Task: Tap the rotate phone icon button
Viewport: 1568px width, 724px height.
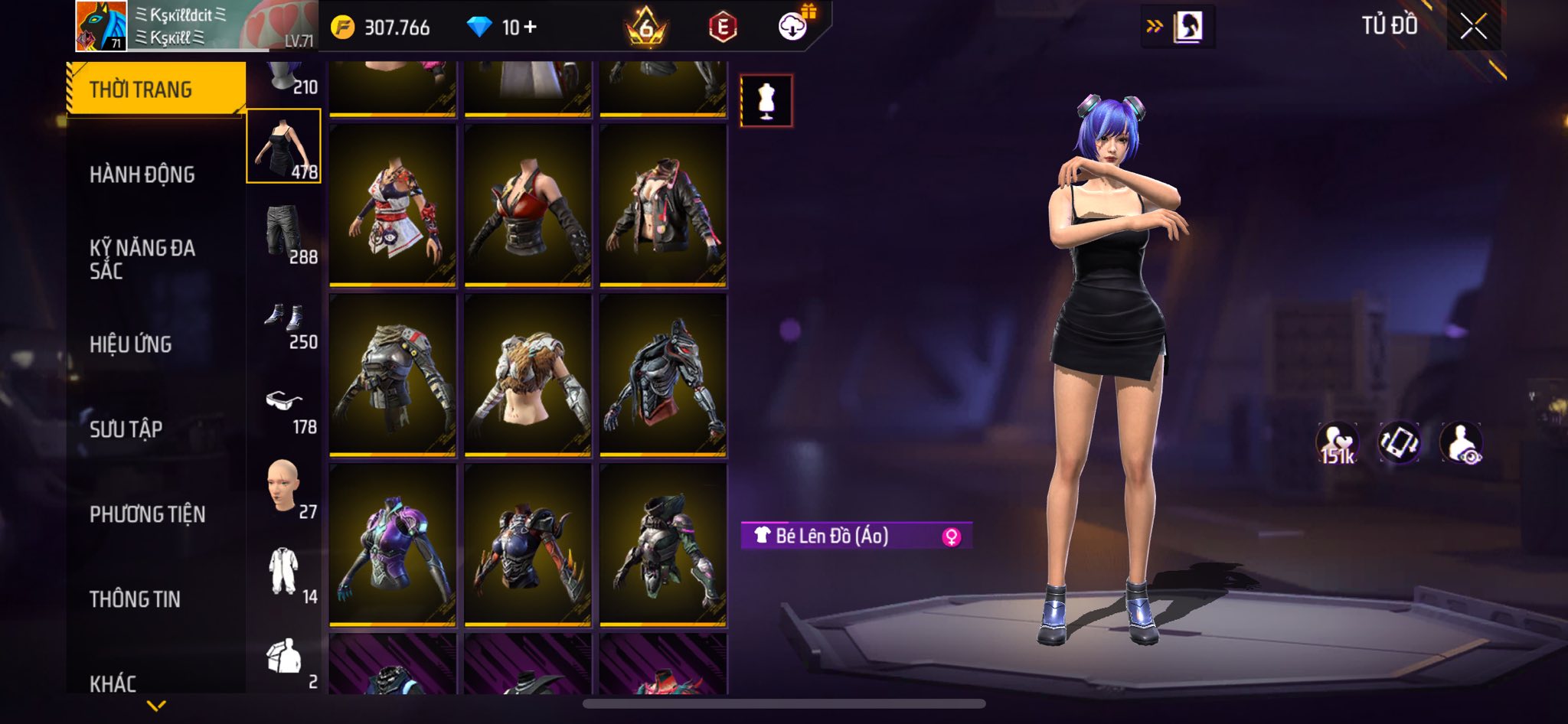Action: (1399, 442)
